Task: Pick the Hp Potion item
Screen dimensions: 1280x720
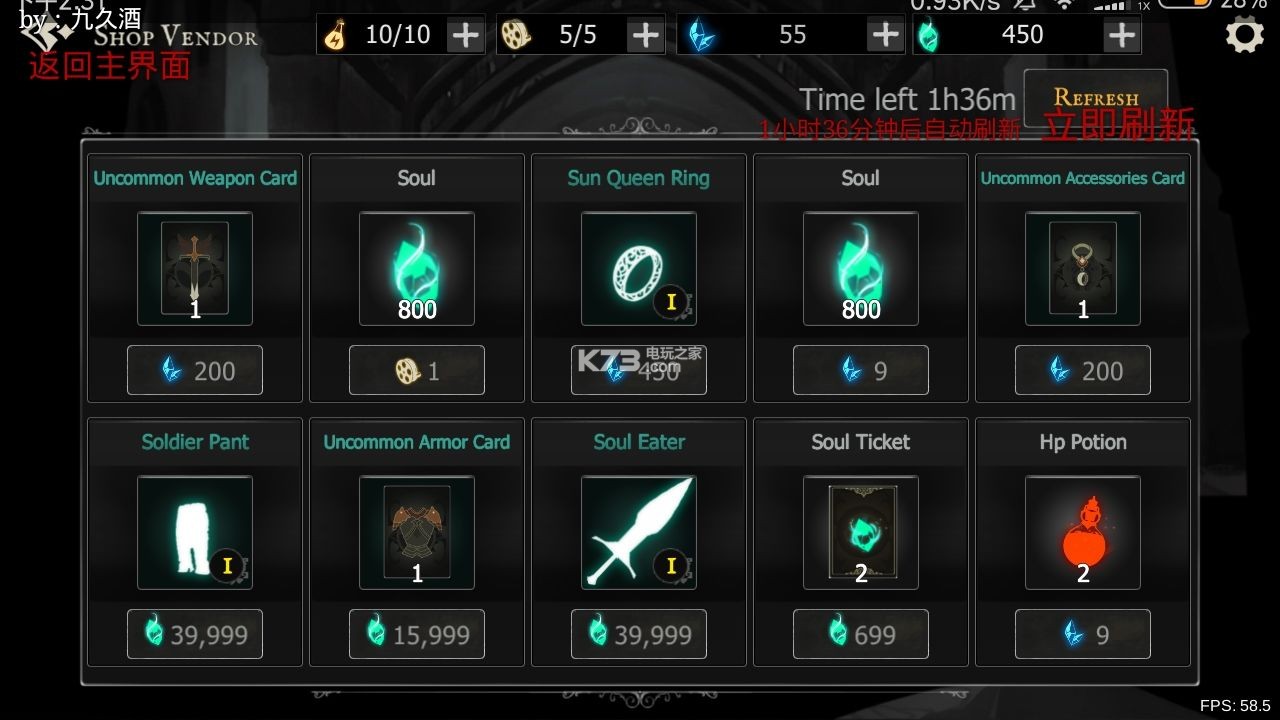Action: [x=1083, y=532]
